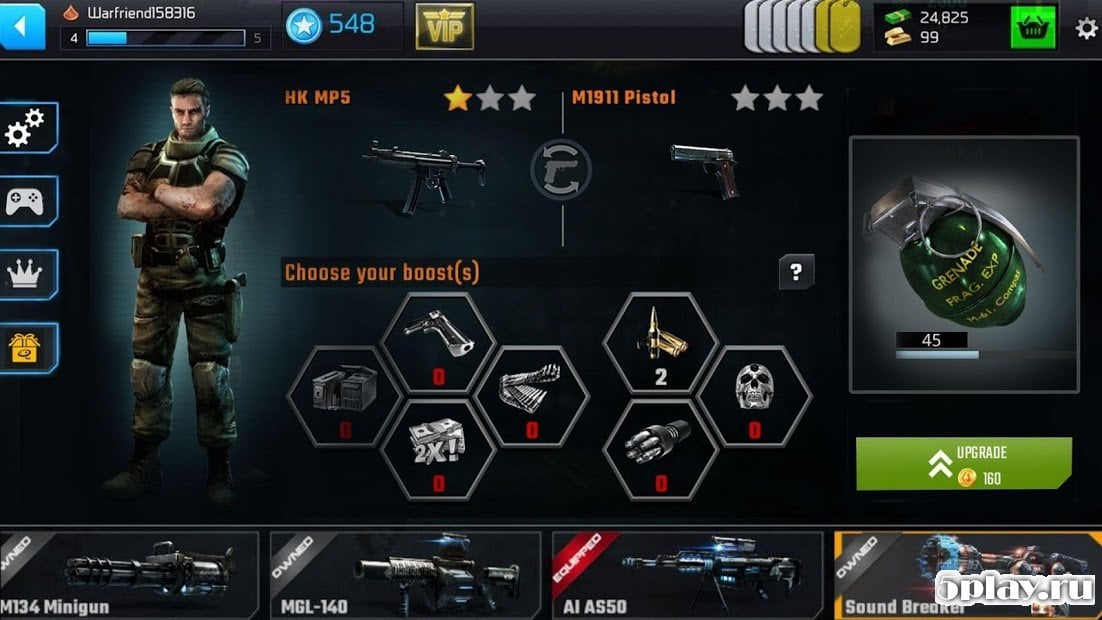Choose the skull boost hexagon
The width and height of the screenshot is (1102, 620).
[754, 394]
